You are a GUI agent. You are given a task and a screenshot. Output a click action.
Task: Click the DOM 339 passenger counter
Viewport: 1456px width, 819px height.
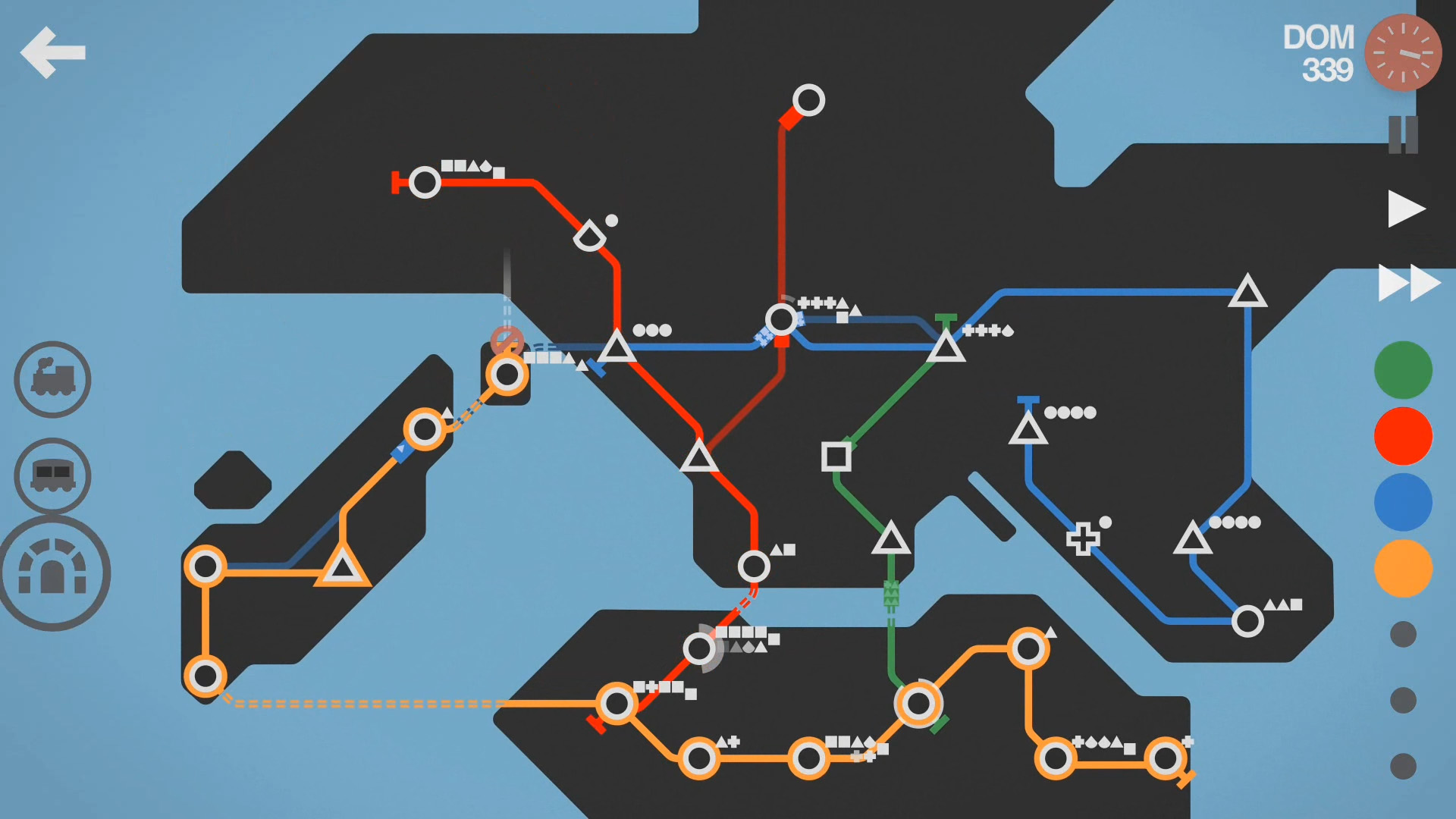coord(1319,53)
